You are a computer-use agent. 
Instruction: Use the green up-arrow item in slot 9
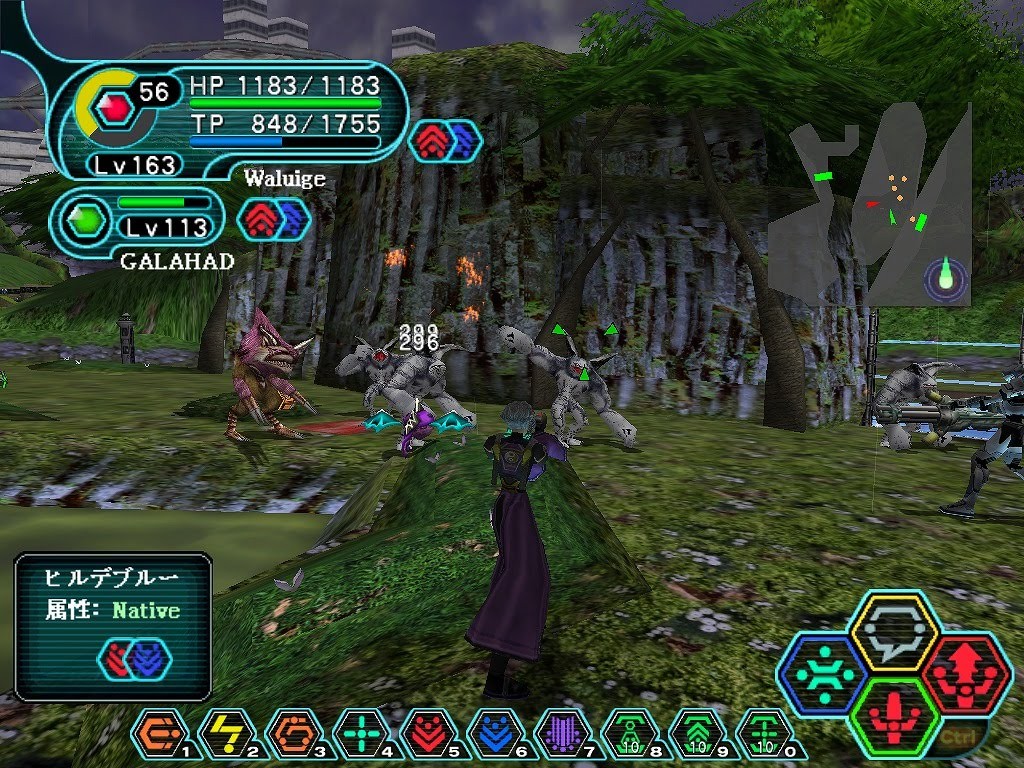695,733
